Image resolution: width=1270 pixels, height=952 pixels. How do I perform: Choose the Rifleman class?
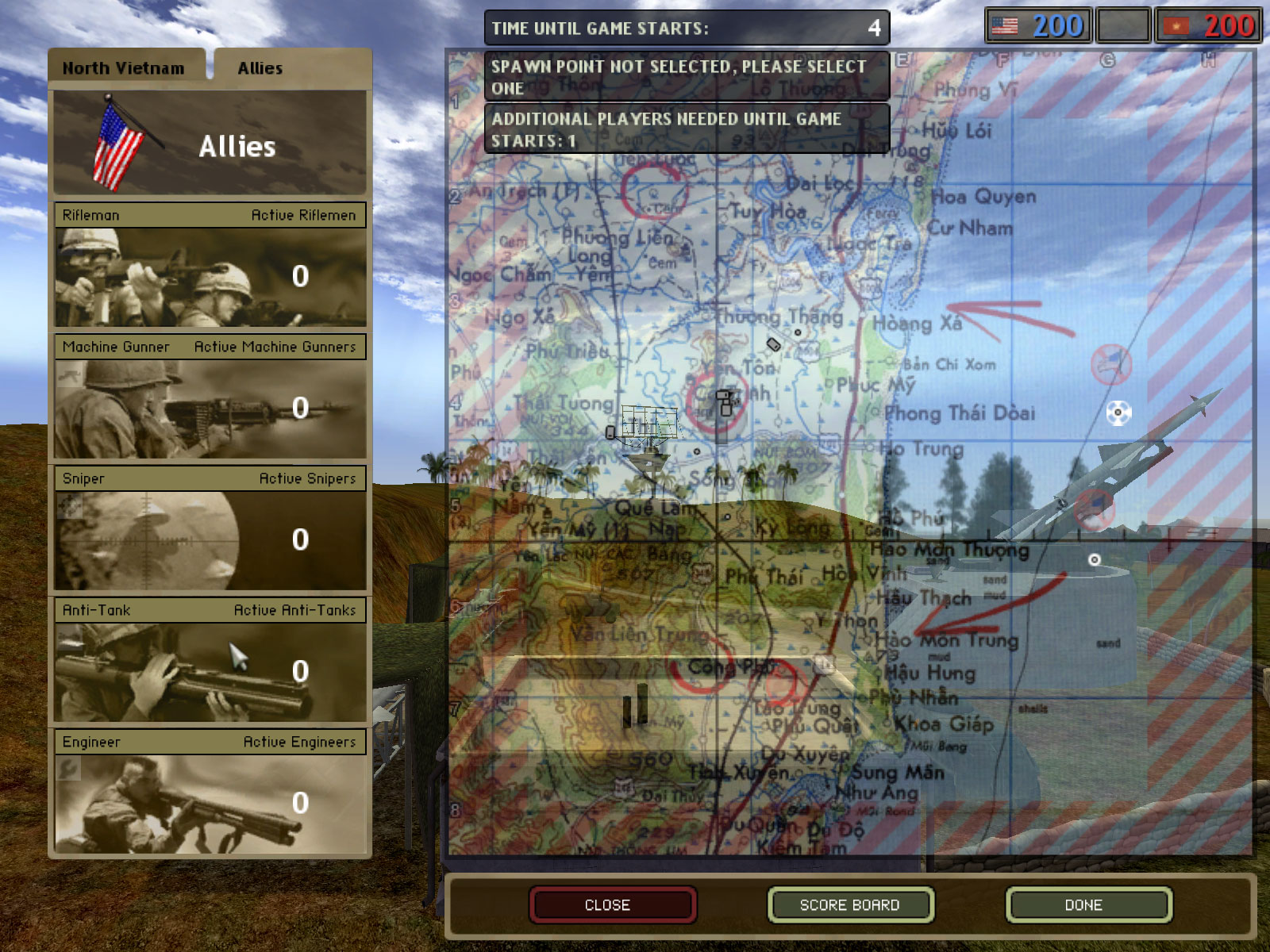click(210, 277)
